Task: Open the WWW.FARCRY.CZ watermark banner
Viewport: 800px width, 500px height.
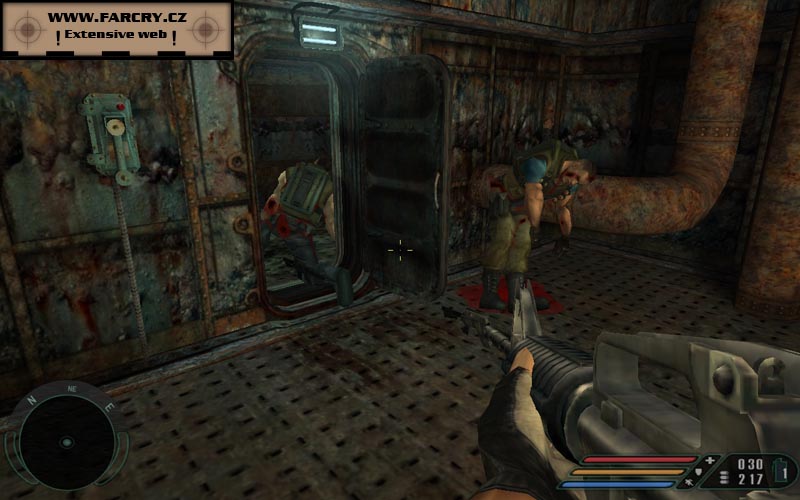Action: [116, 28]
